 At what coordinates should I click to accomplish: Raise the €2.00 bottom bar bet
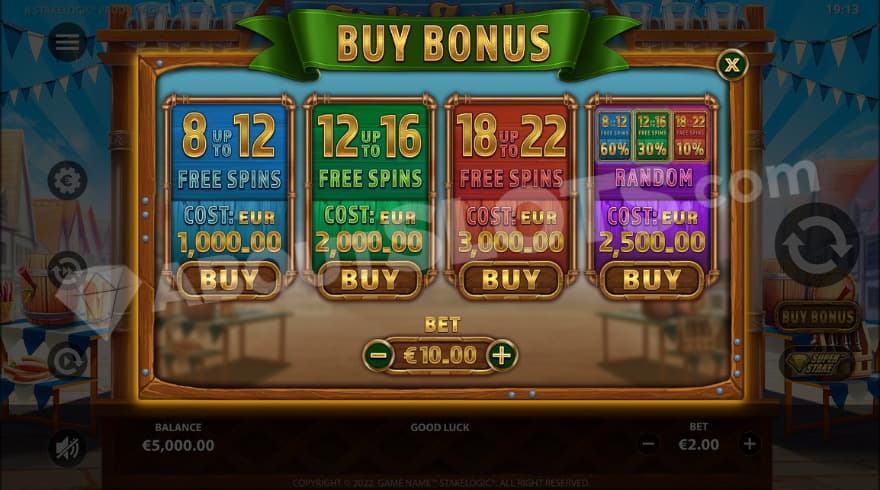click(x=749, y=444)
